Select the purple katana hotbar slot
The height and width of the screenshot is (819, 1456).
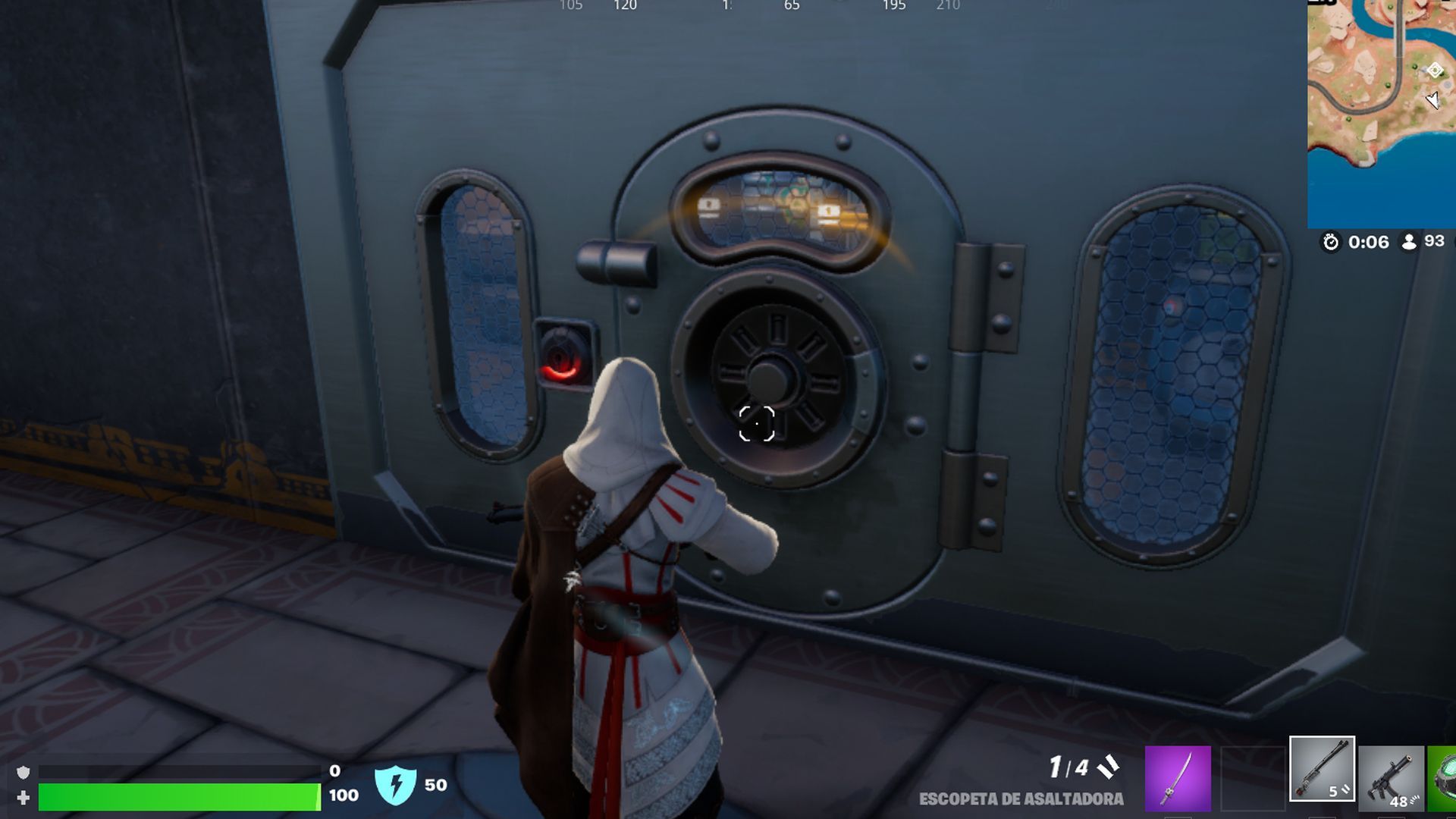[1177, 778]
